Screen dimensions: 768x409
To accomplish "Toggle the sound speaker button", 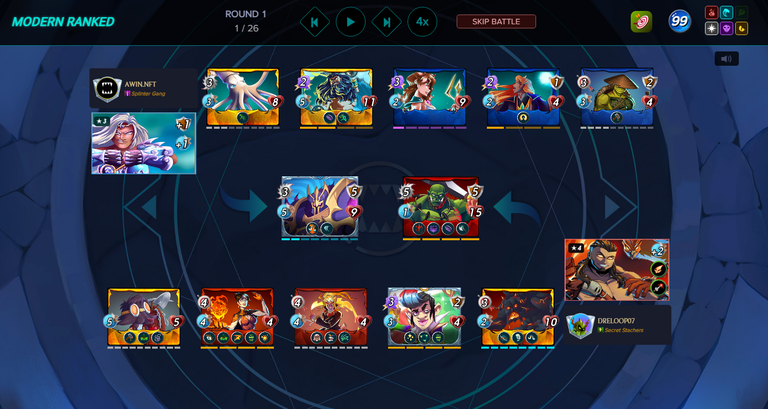I will (726, 58).
